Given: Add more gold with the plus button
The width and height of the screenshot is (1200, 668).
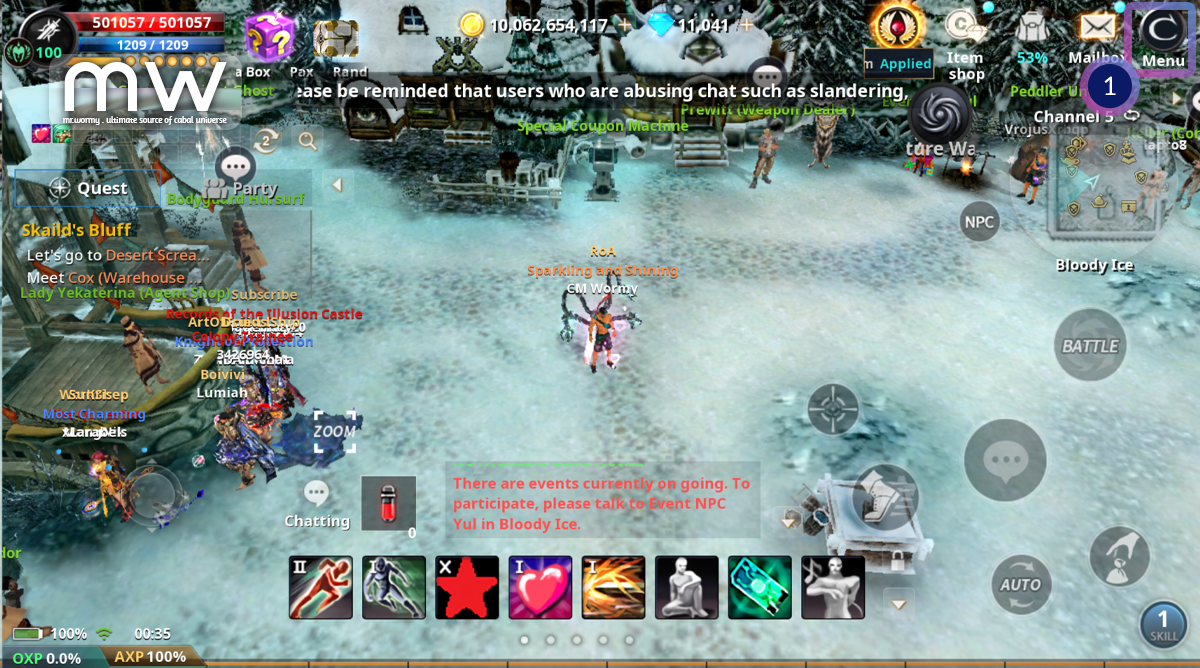Looking at the screenshot, I should click(624, 25).
